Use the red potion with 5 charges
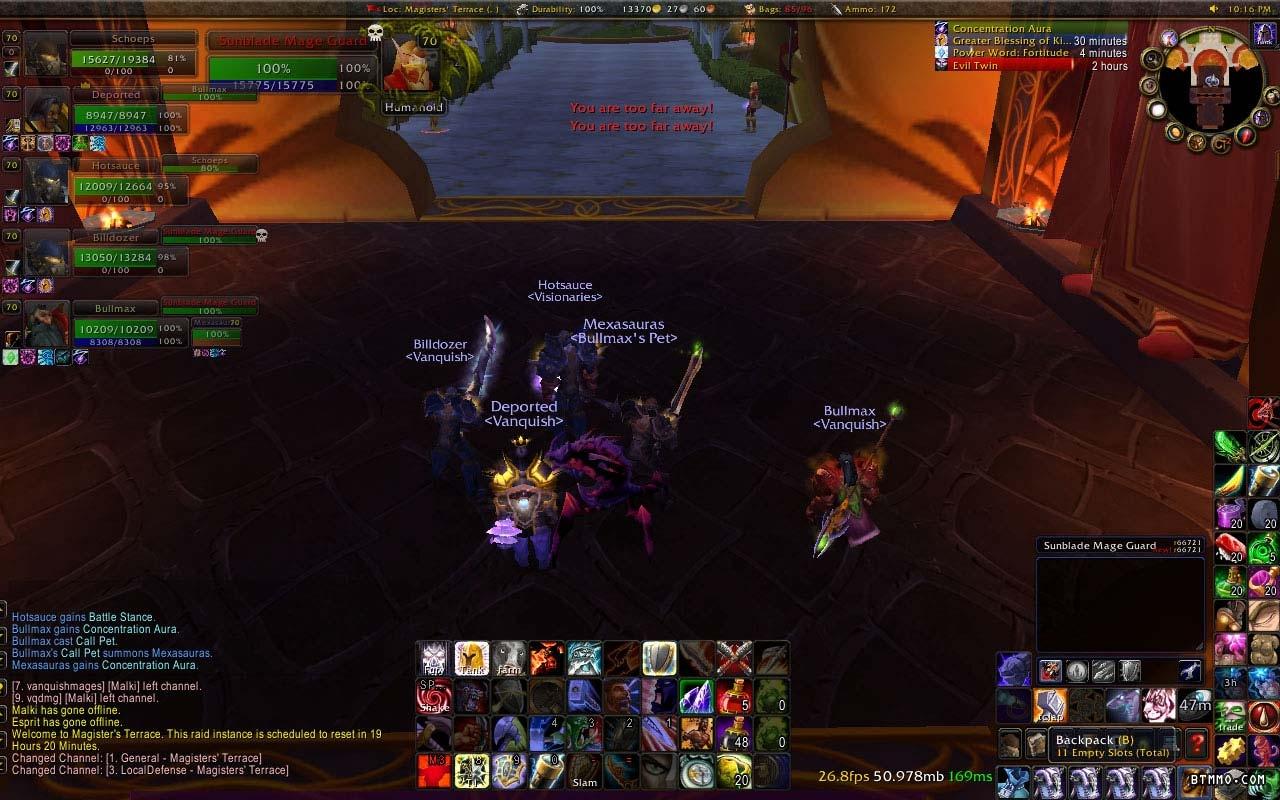Image resolution: width=1280 pixels, height=800 pixels. pyautogui.click(x=734, y=696)
